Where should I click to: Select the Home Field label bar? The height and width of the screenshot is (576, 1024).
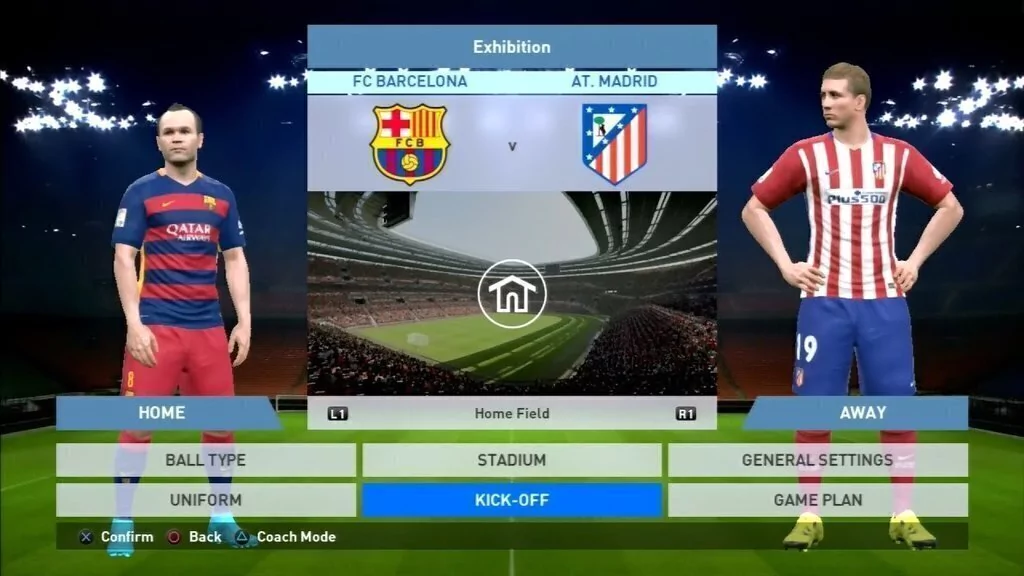coord(512,413)
